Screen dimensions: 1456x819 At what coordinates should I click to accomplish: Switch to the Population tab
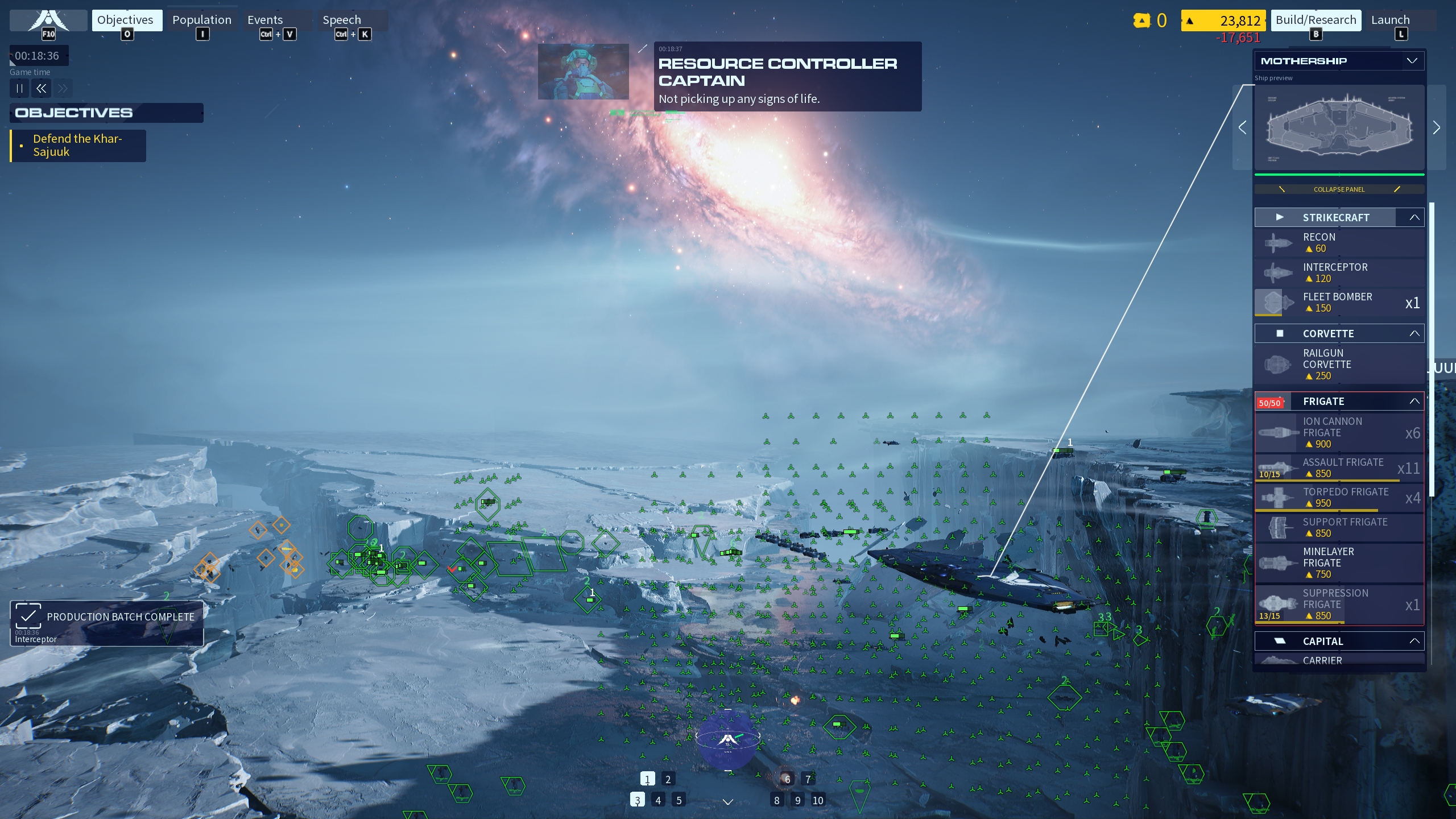(201, 20)
